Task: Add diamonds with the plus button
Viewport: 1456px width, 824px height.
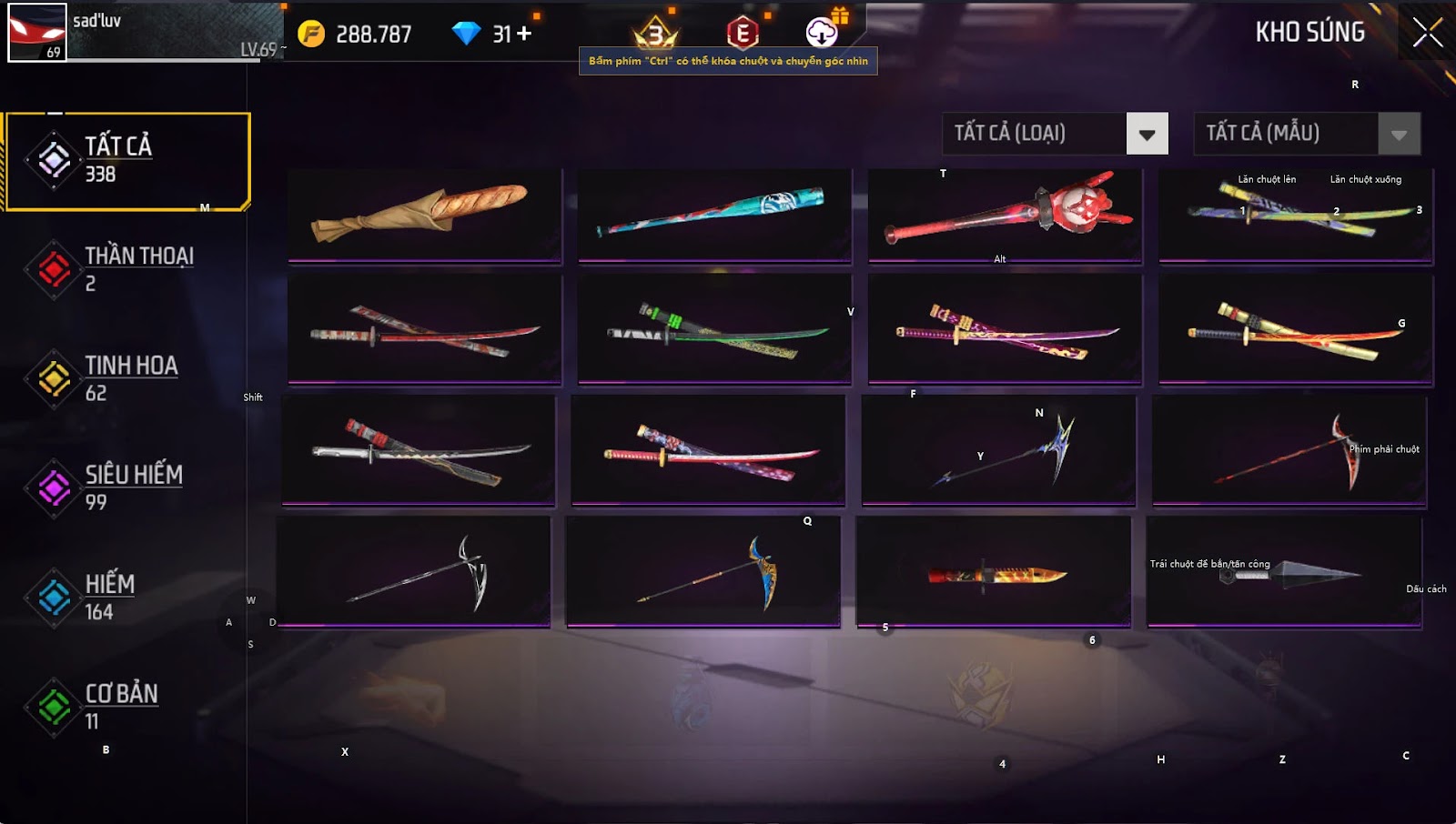Action: (524, 34)
